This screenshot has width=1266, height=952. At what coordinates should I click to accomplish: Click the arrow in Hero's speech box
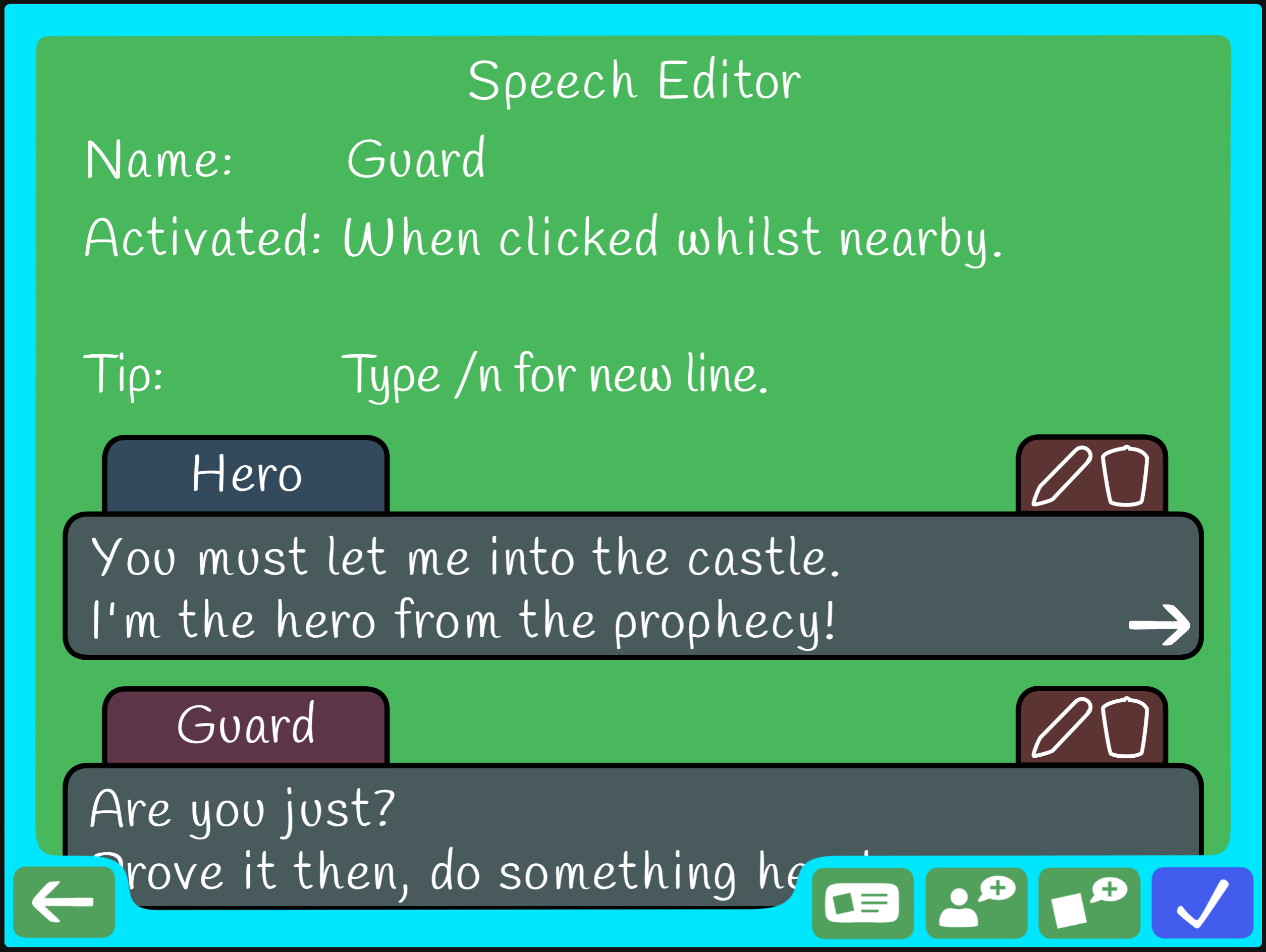coord(1159,625)
